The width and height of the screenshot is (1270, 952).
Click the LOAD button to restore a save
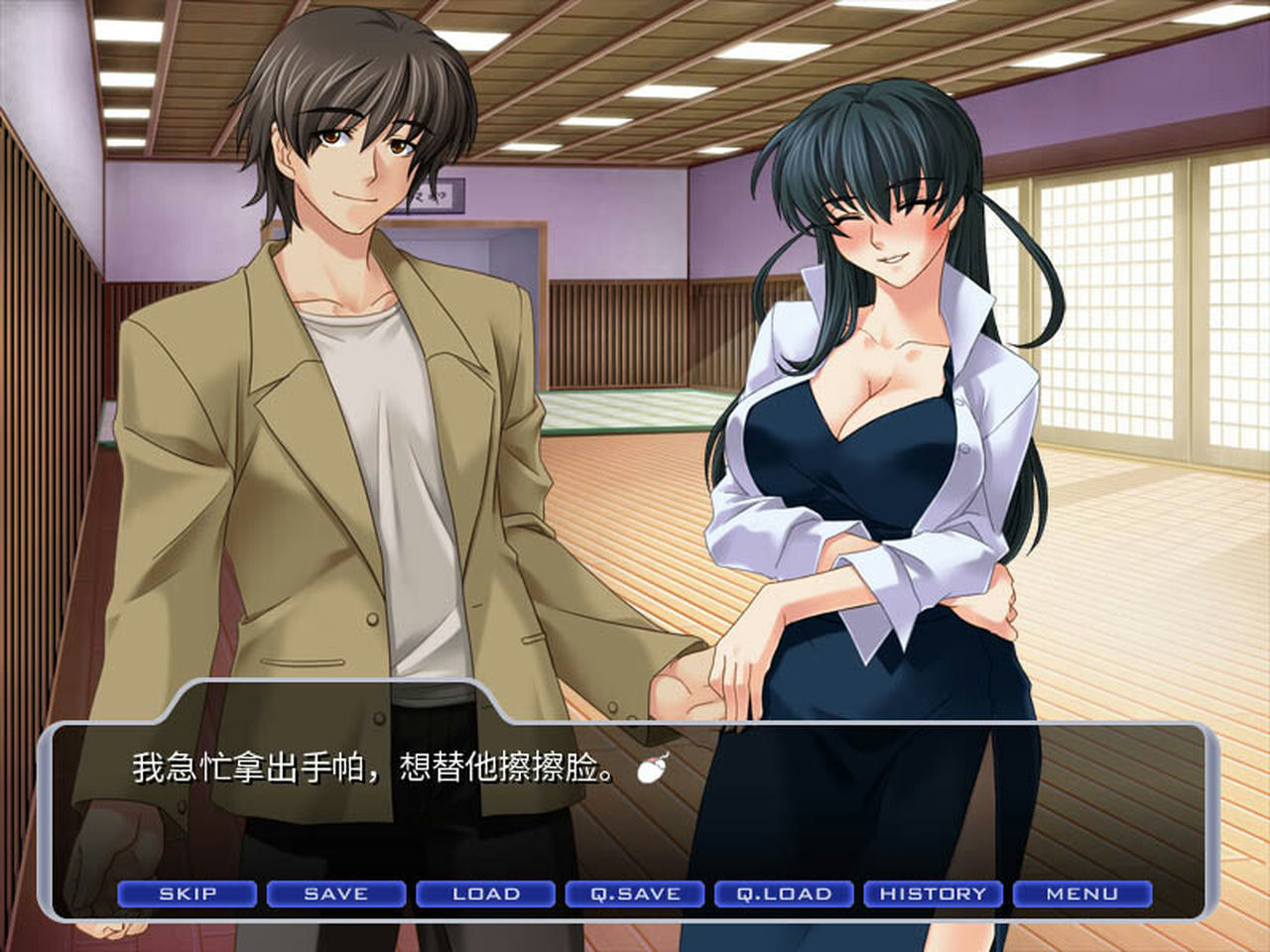click(x=485, y=893)
